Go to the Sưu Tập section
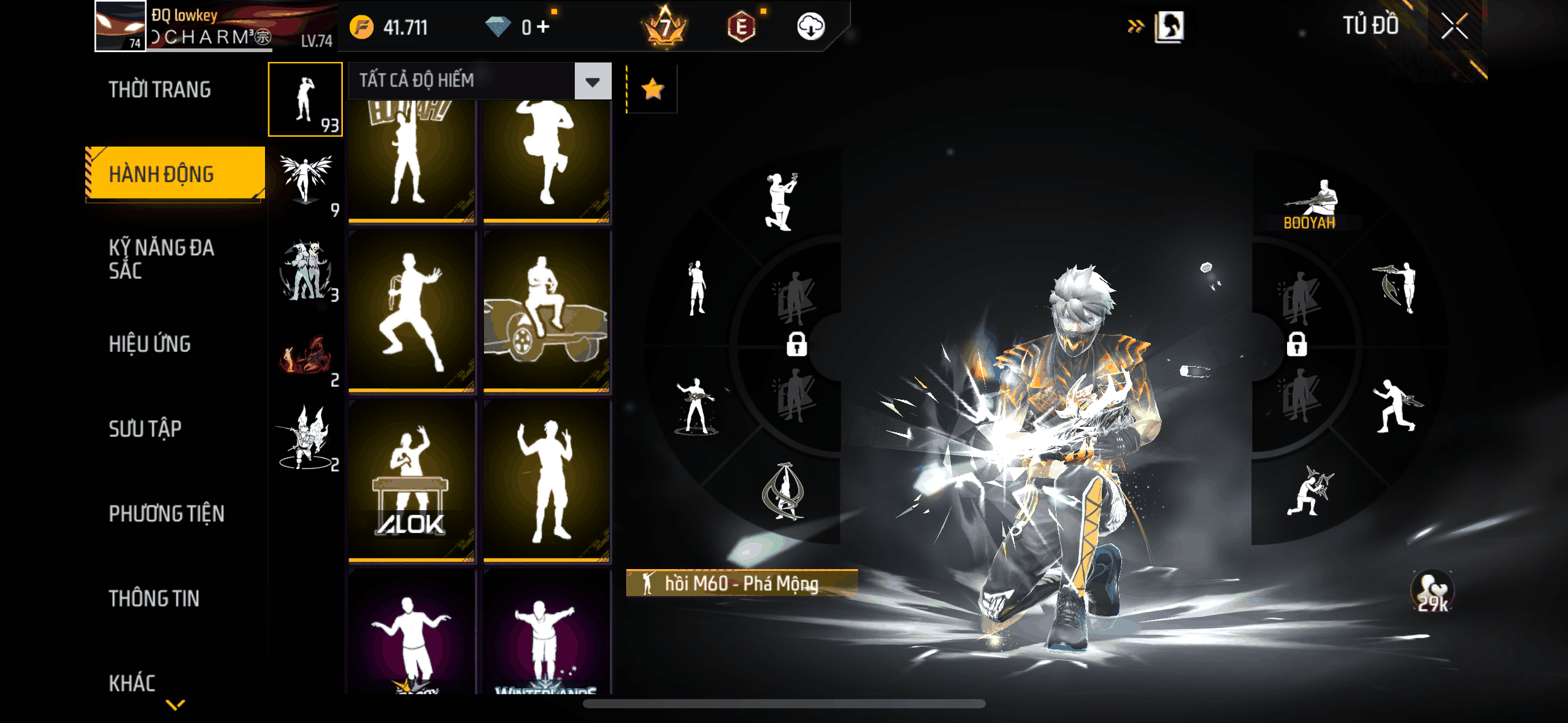 click(145, 429)
